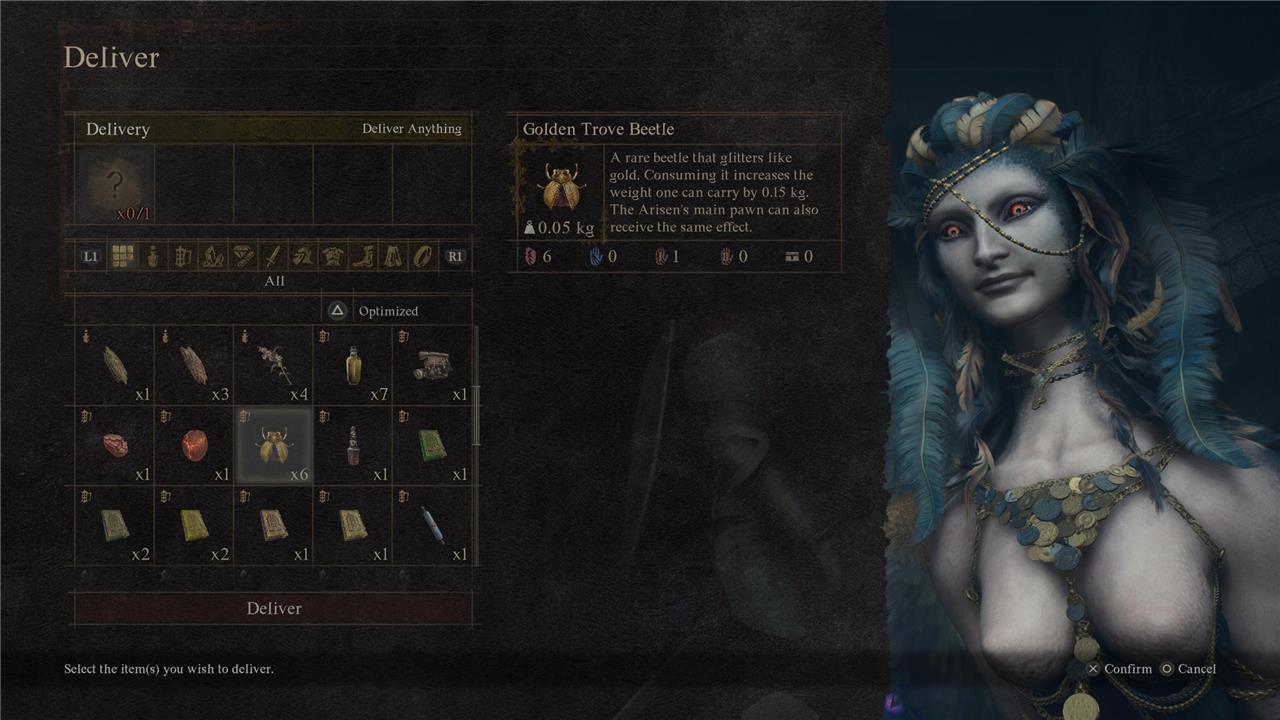Show the ring accessories category tab
Image resolution: width=1280 pixels, height=720 pixels.
(424, 256)
